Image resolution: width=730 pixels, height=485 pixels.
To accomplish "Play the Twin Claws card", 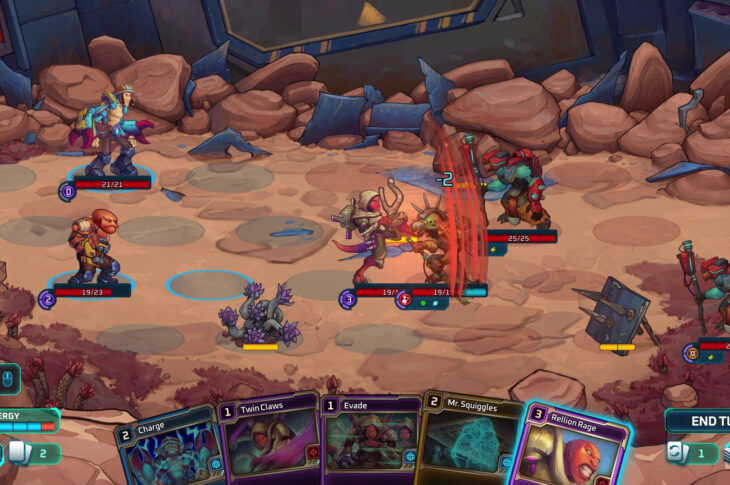I will tap(268, 445).
